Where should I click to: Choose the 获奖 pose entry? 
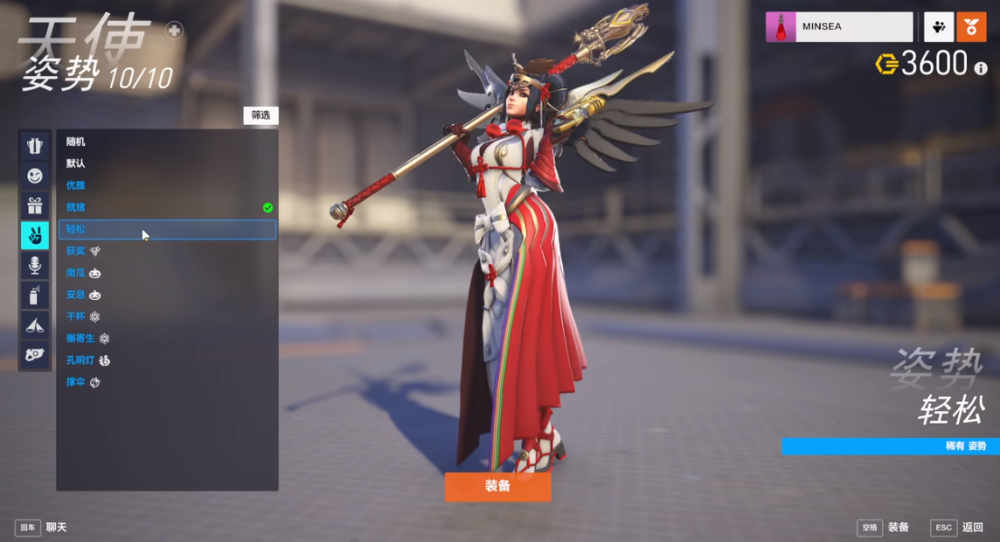(x=76, y=251)
